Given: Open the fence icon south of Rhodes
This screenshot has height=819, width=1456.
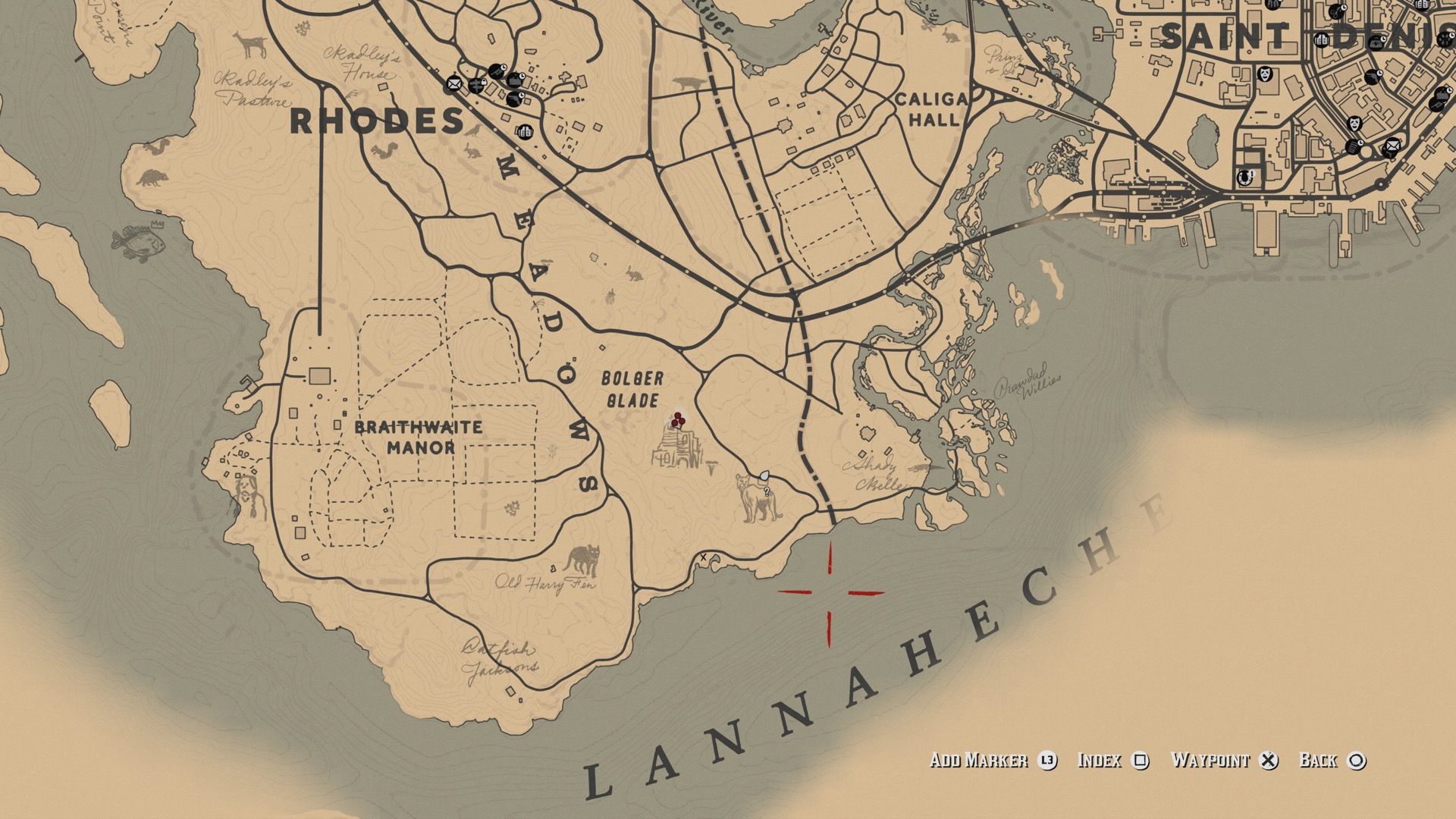Looking at the screenshot, I should (x=526, y=131).
